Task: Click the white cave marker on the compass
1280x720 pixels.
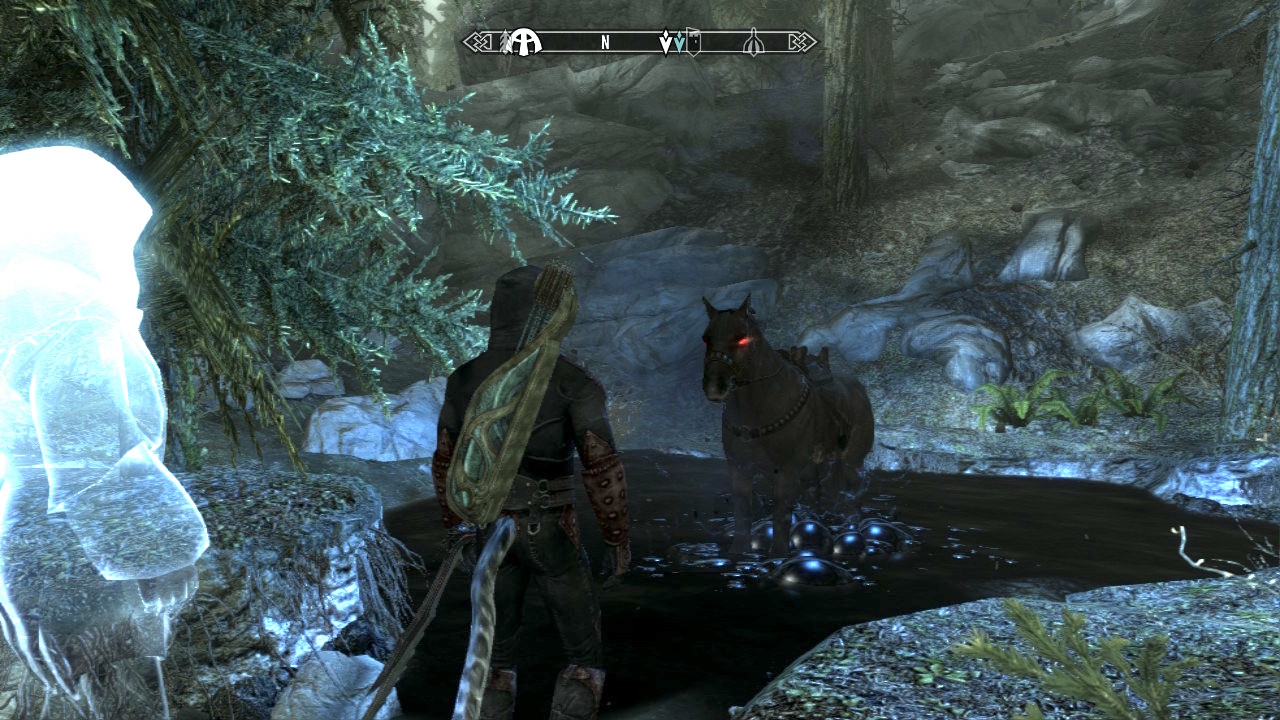Action: point(526,42)
